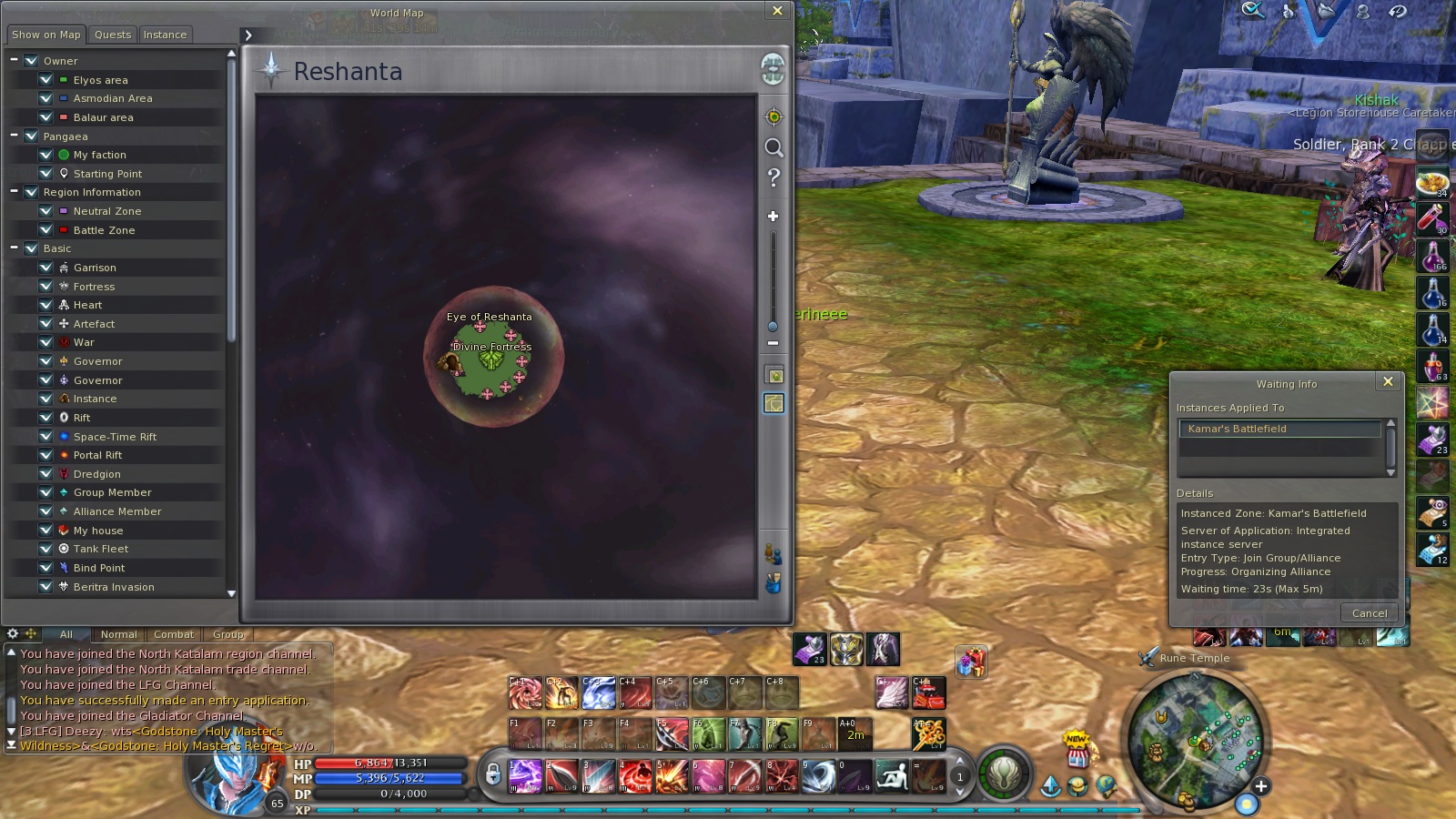
Task: Toggle the Fortress map filter
Action: point(45,287)
